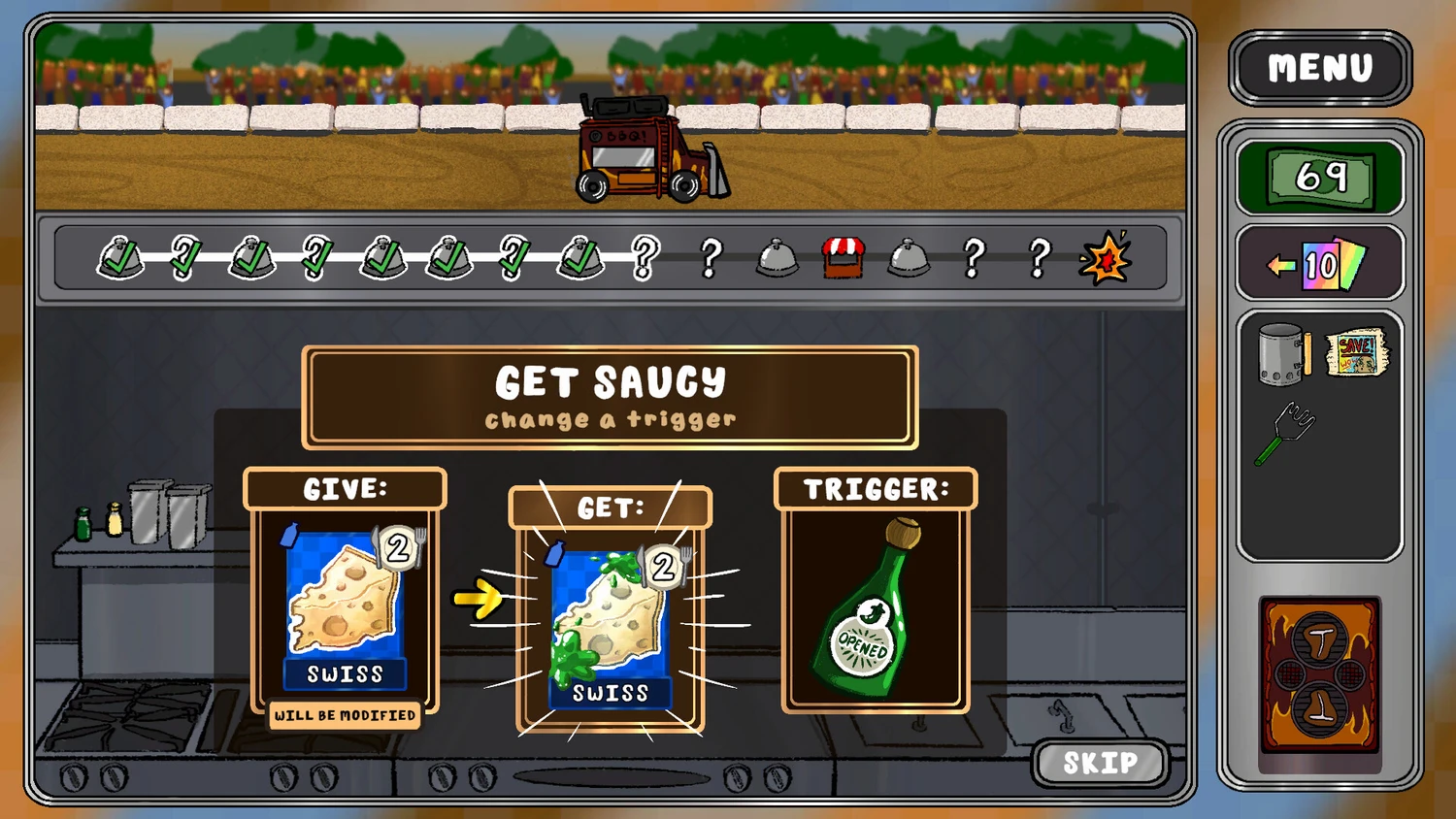Skip the Get Saucy offer
The width and height of the screenshot is (1456, 819).
point(1100,763)
